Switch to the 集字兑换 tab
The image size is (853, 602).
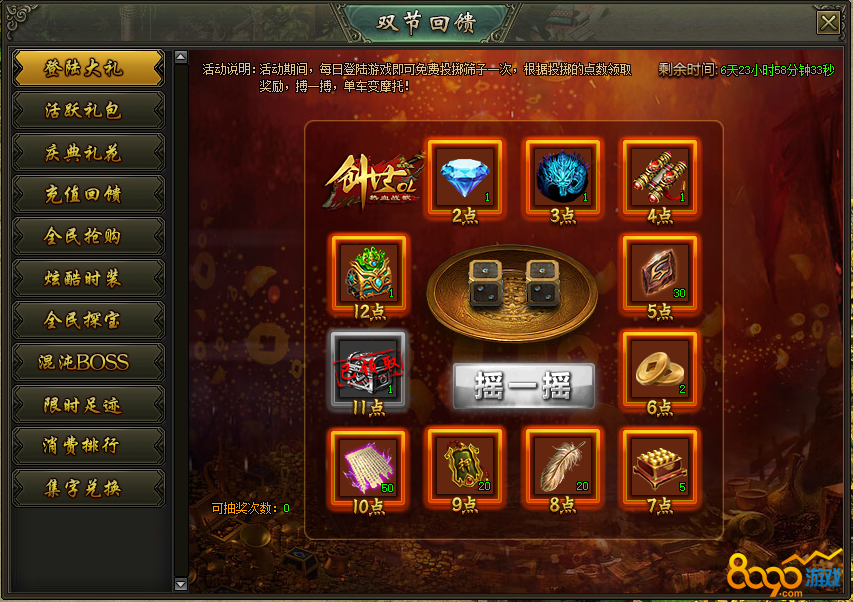click(88, 488)
